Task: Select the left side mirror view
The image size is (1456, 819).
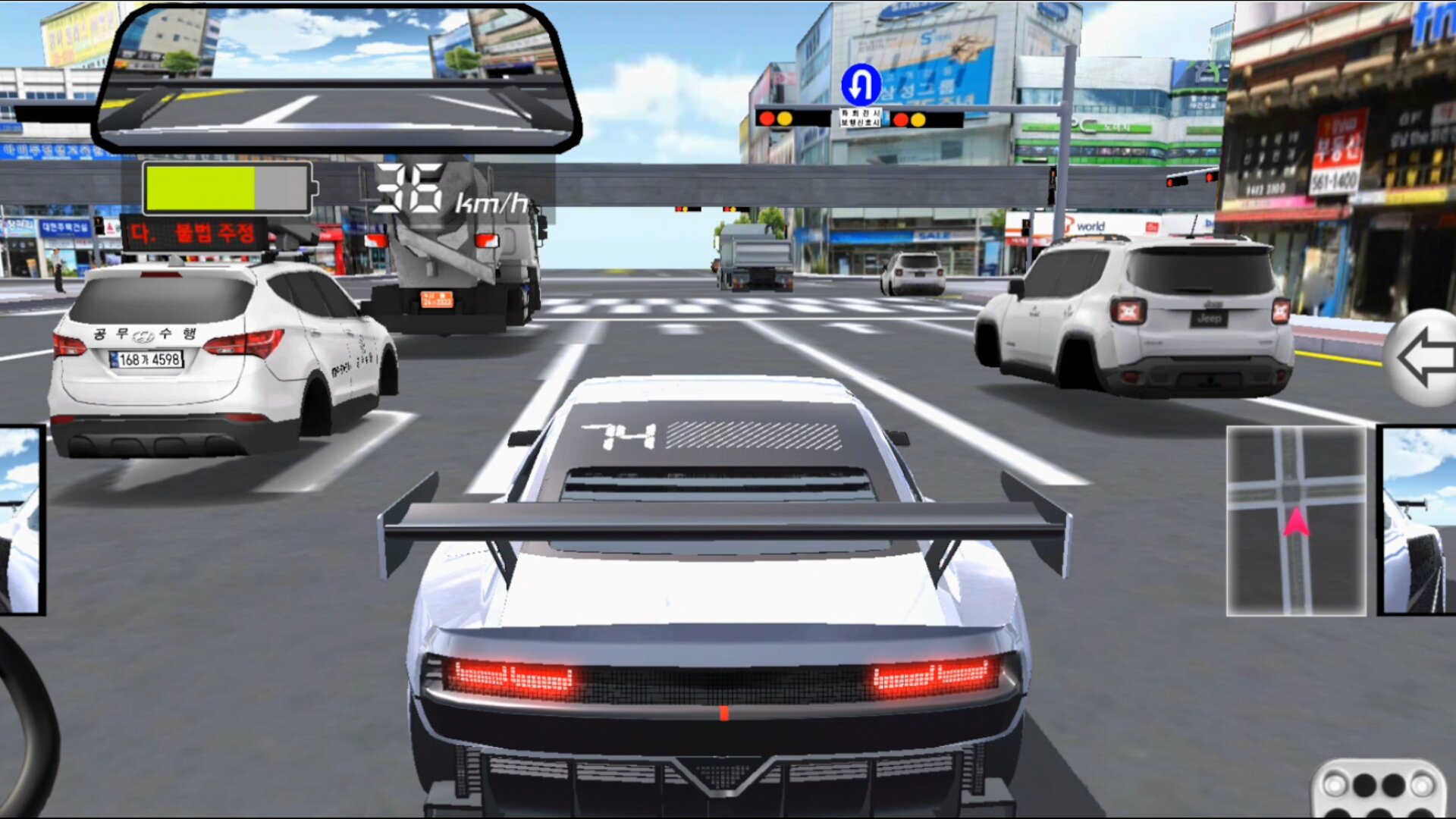Action: 20,520
